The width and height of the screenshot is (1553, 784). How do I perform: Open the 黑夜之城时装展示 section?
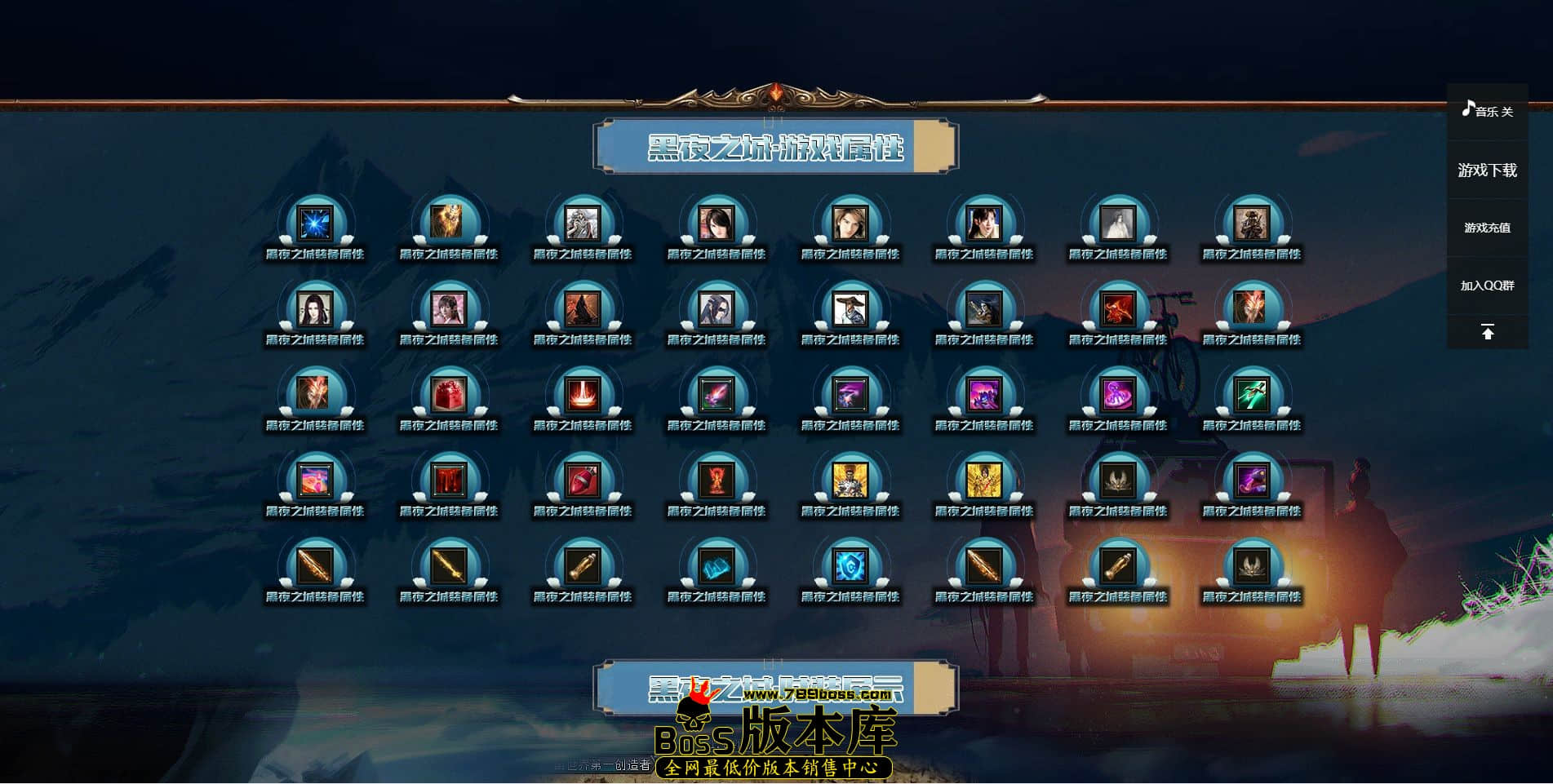click(774, 689)
